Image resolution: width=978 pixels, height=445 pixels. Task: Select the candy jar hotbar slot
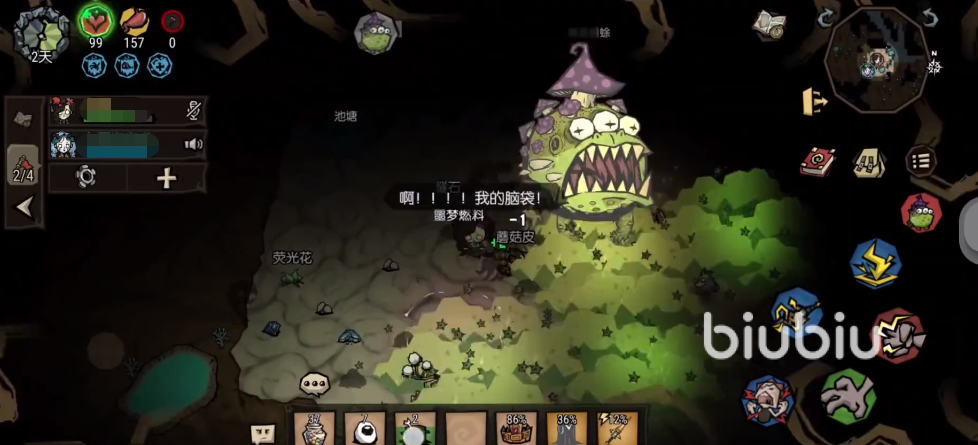pos(318,428)
